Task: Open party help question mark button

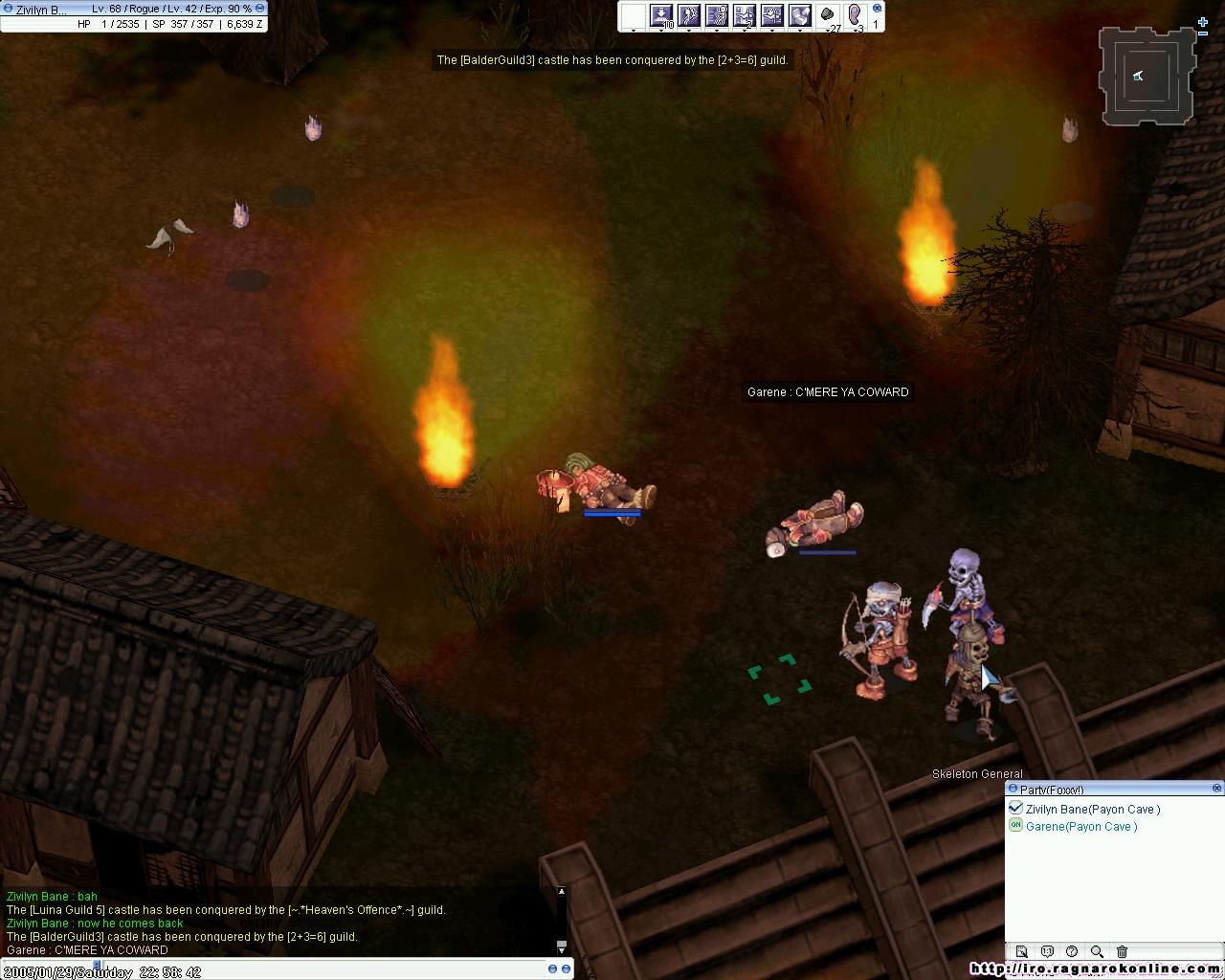Action: tap(1072, 951)
